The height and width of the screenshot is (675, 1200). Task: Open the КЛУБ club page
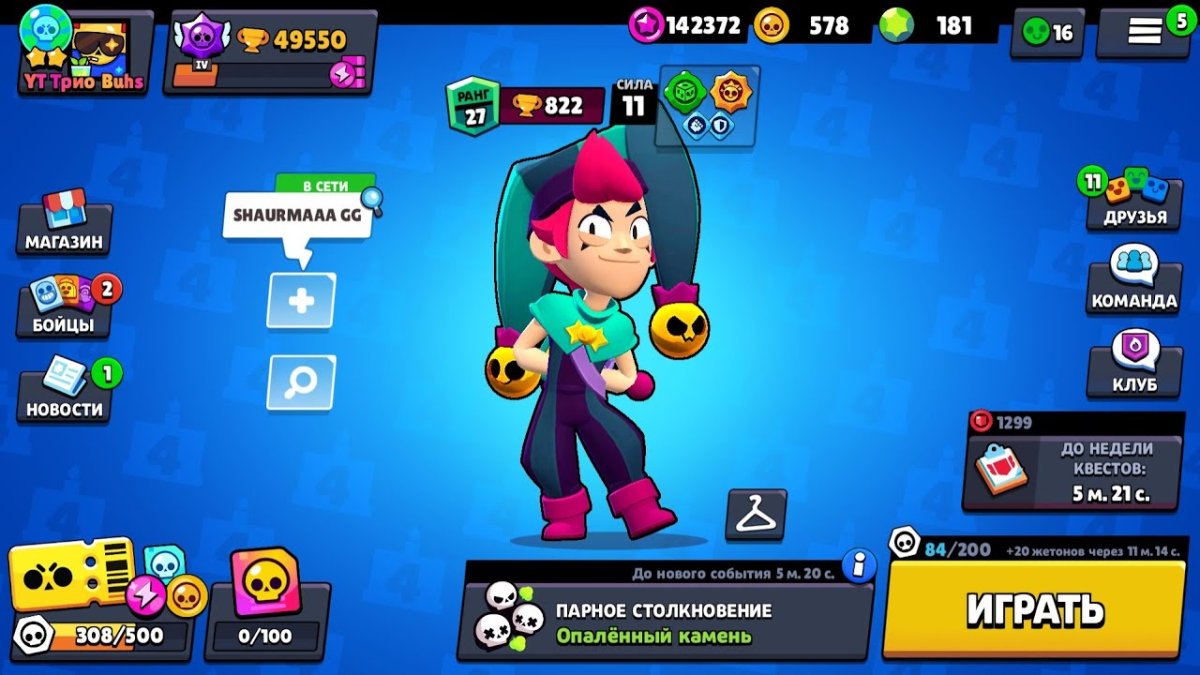tap(1134, 365)
